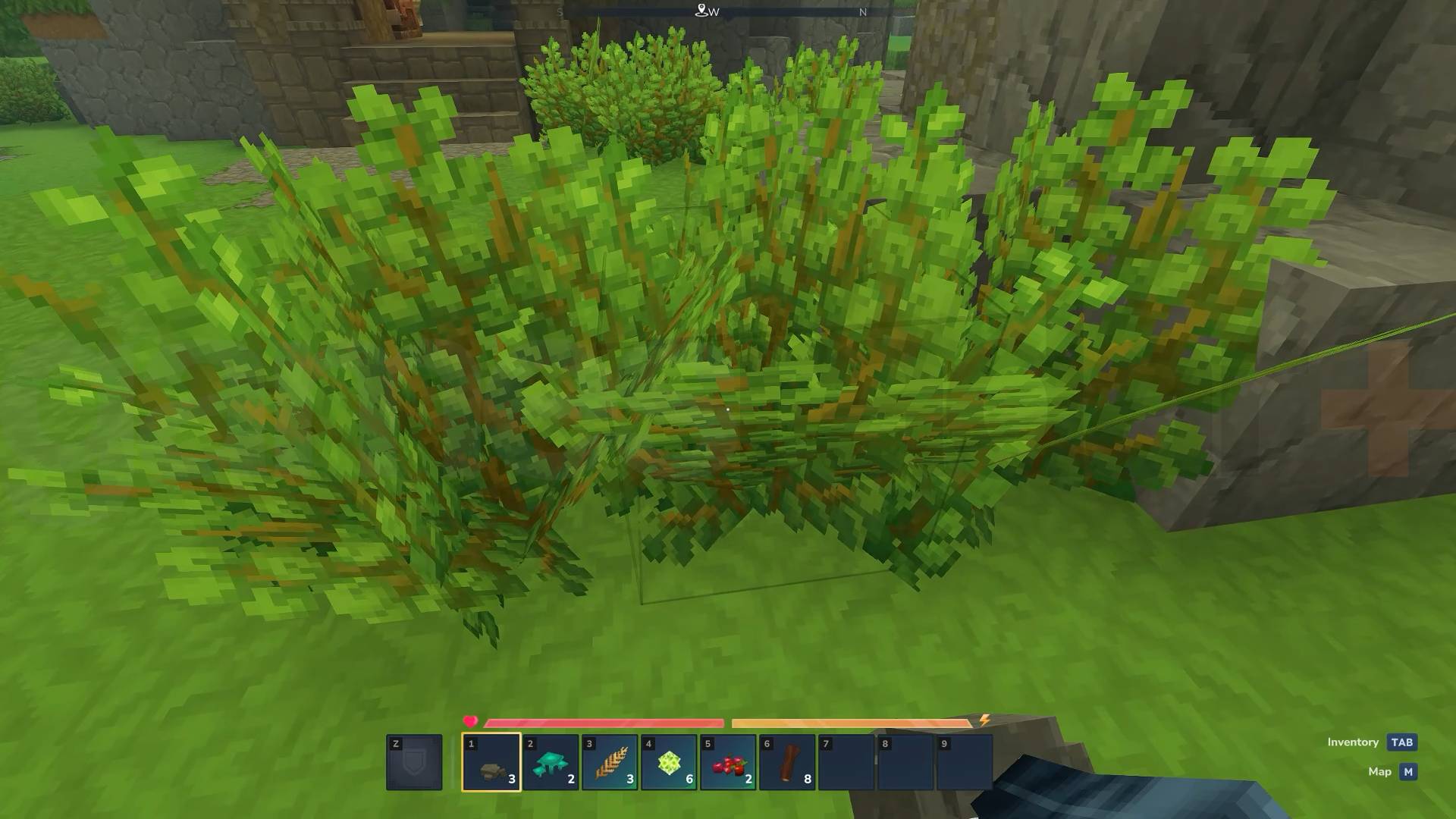
Task: Select the green seed pouch in slot 4
Action: click(x=670, y=762)
